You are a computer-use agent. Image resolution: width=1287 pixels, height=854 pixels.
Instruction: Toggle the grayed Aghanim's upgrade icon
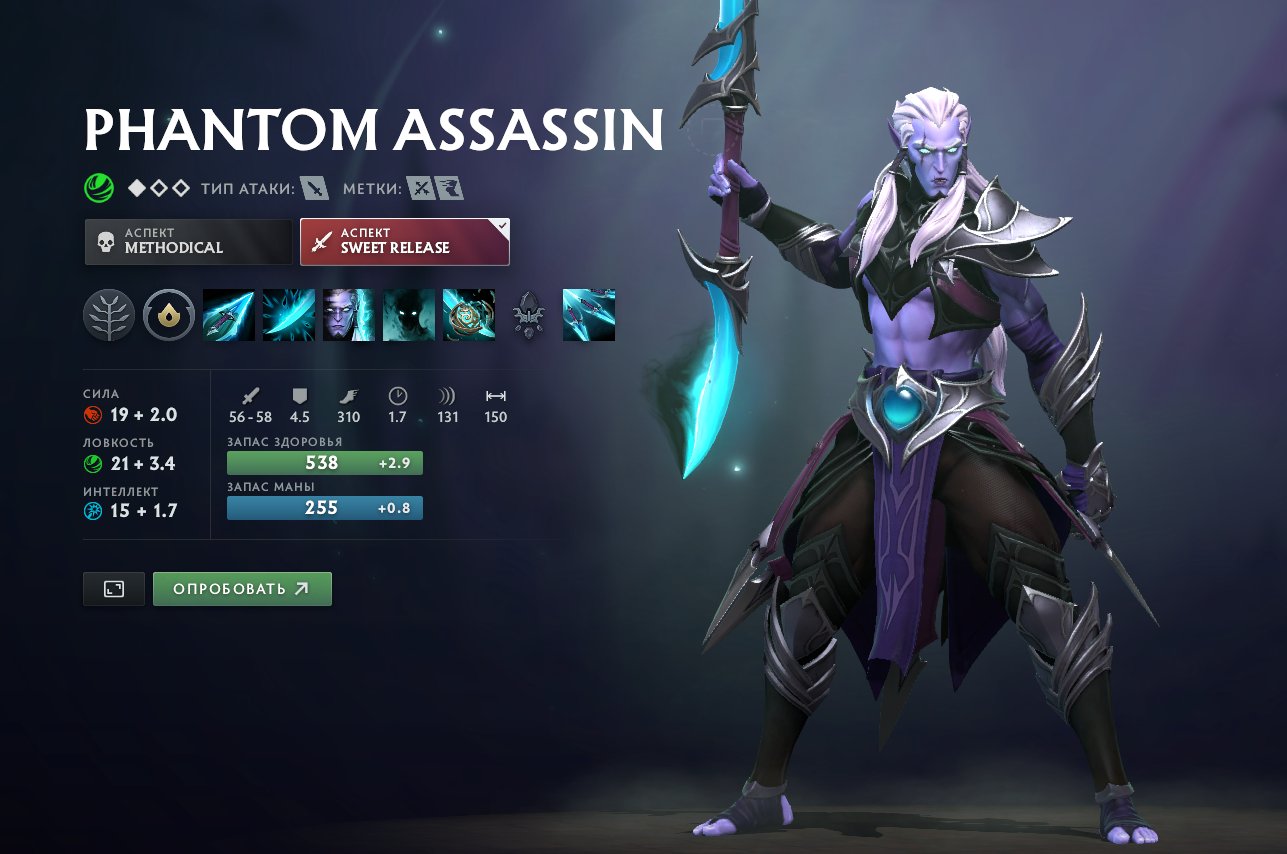[x=529, y=315]
